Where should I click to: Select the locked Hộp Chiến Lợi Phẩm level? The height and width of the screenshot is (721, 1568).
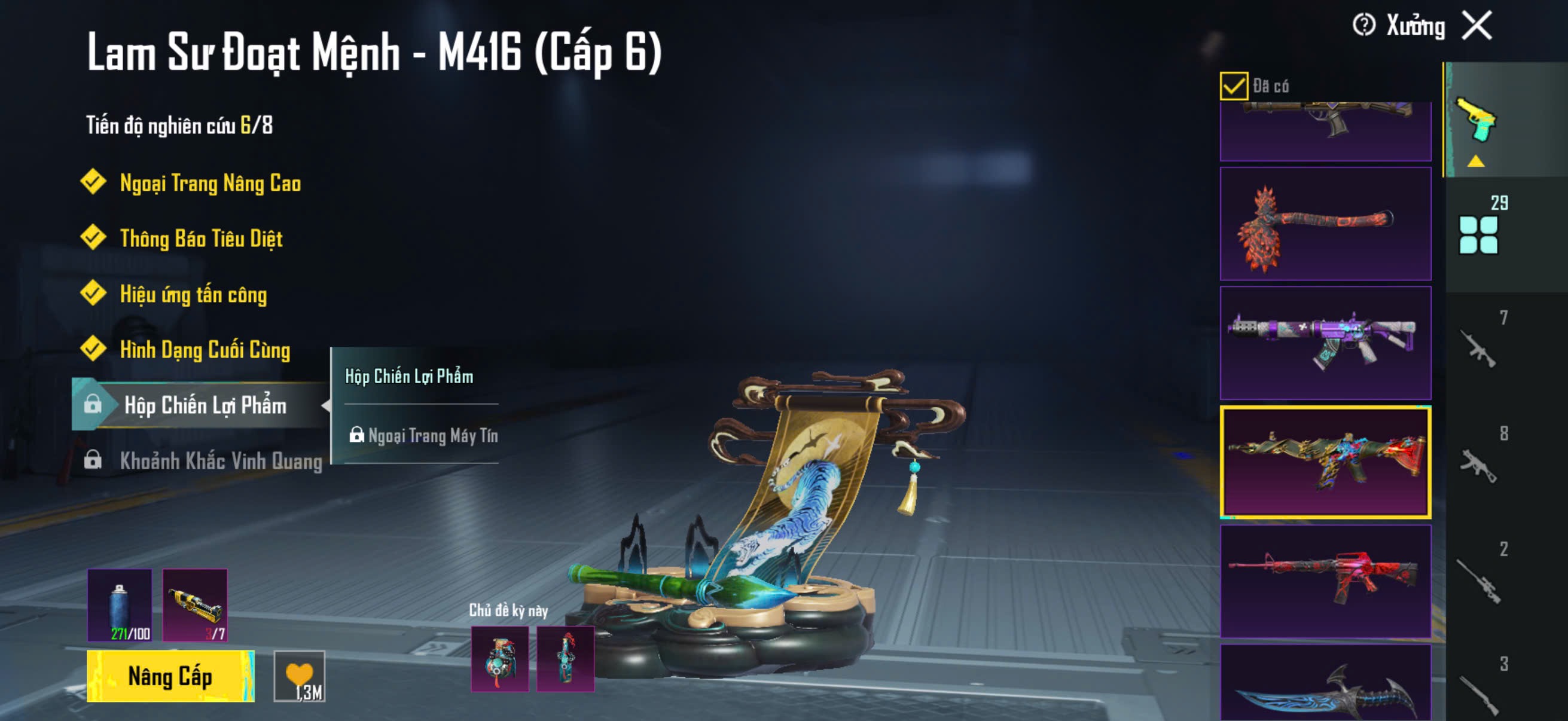205,405
